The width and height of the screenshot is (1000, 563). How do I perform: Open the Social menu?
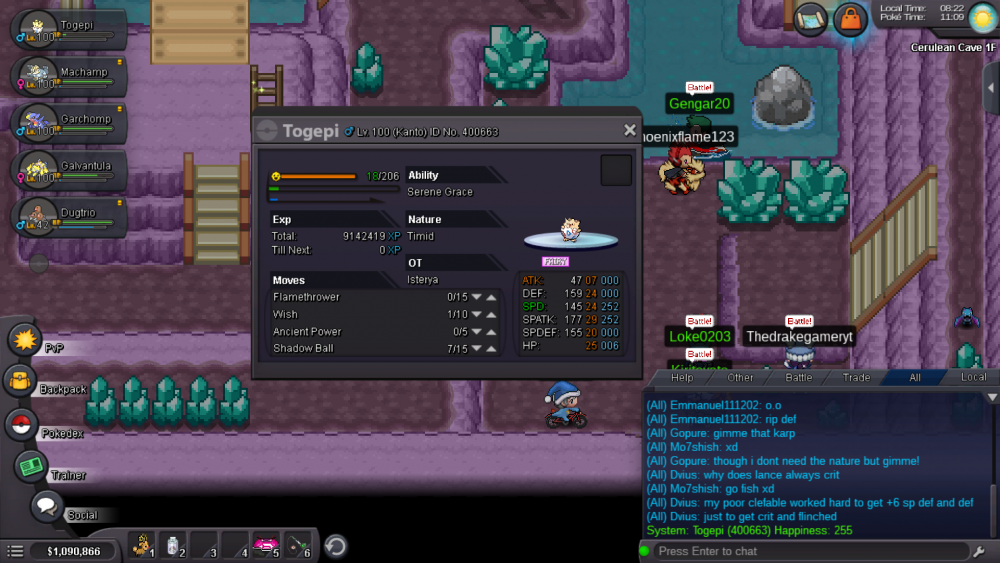[x=46, y=506]
